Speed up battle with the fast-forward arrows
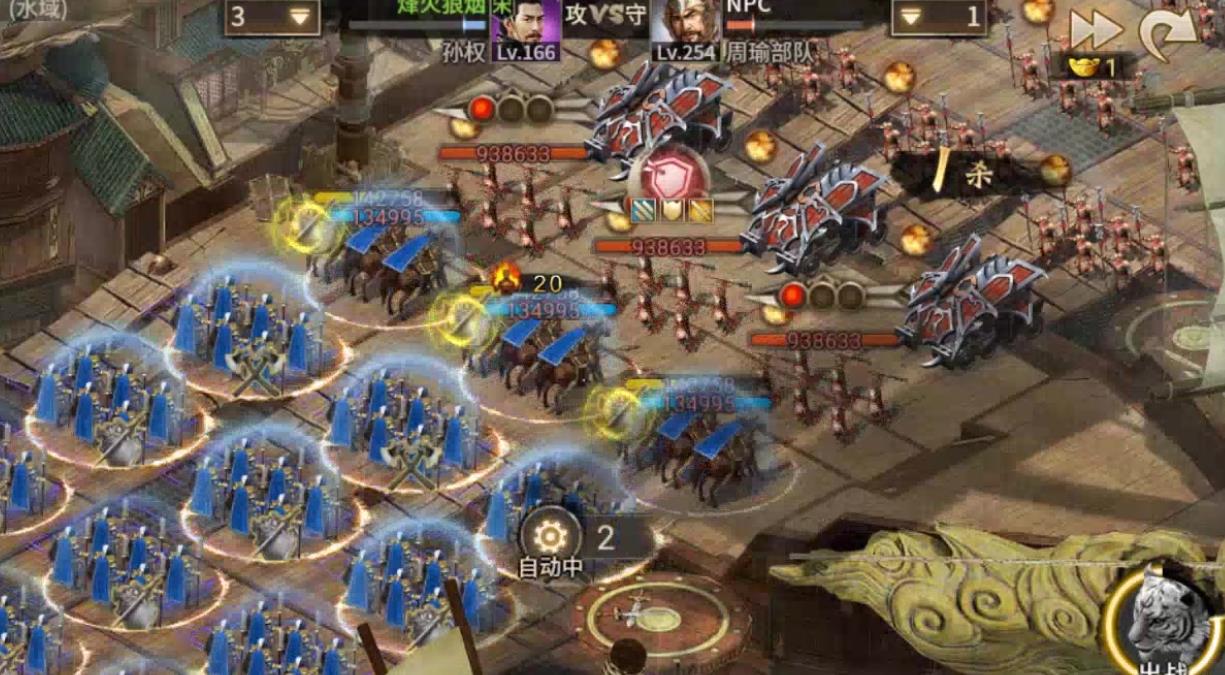Viewport: 1225px width, 675px height. point(1095,29)
